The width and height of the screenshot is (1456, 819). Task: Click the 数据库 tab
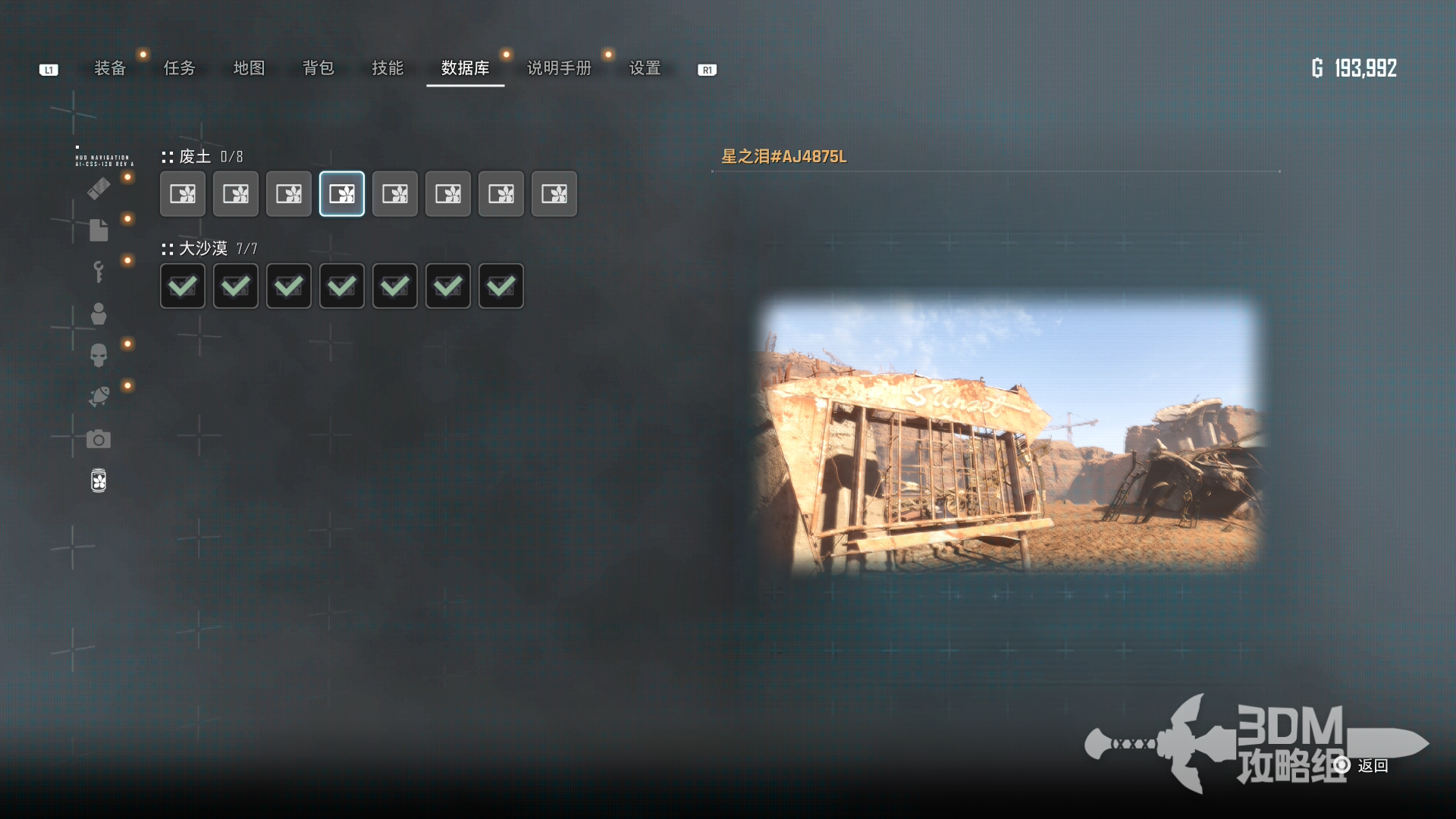[x=465, y=68]
